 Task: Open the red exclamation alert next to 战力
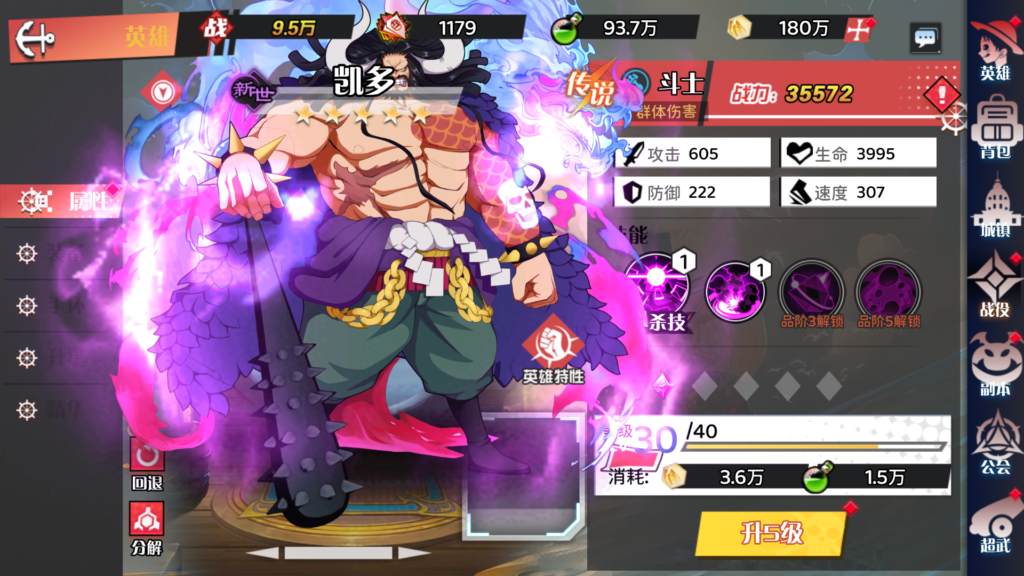coord(941,95)
